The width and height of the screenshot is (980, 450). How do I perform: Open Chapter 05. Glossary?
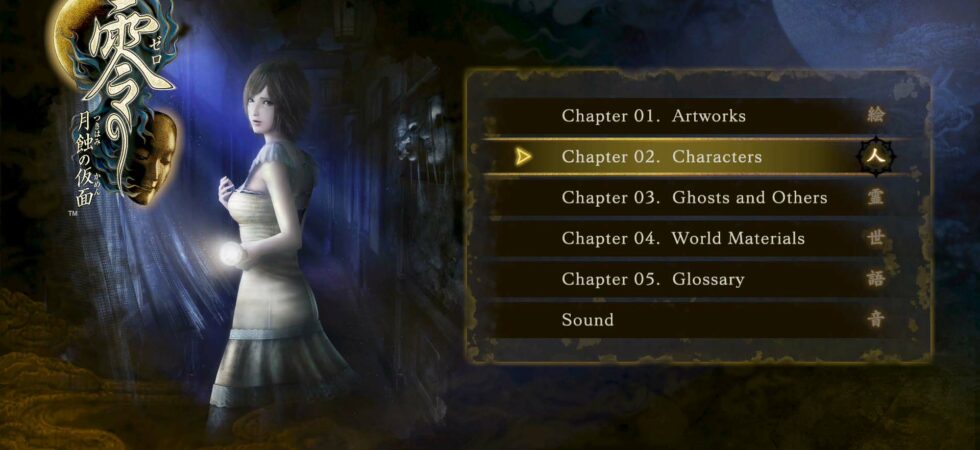pos(653,280)
